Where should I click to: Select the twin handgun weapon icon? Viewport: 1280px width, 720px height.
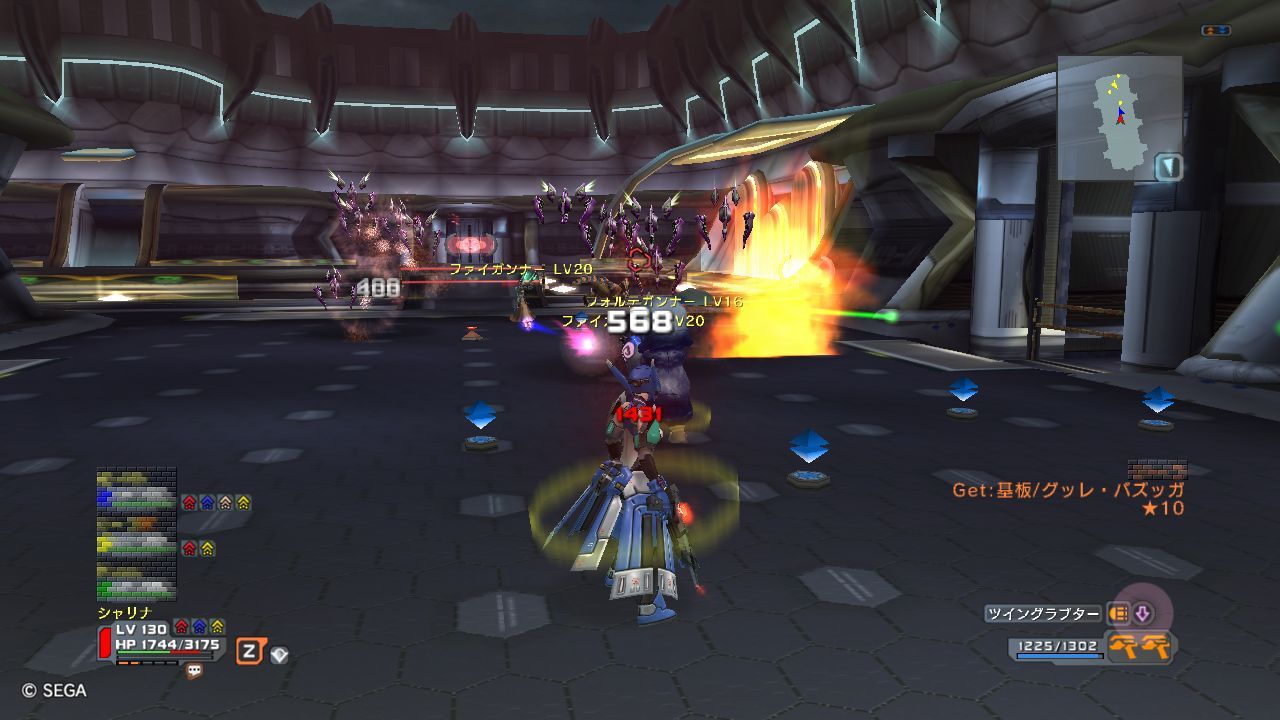[x=1141, y=647]
